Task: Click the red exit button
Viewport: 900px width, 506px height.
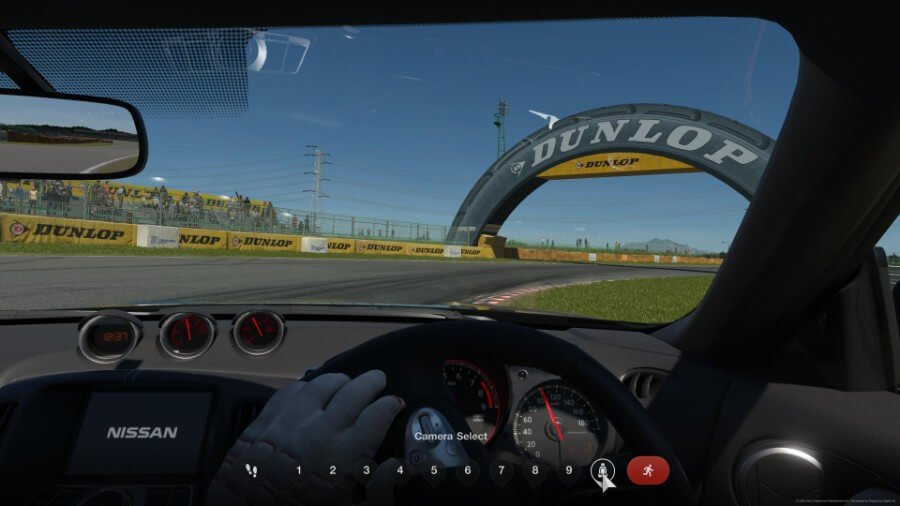Action: (x=648, y=470)
